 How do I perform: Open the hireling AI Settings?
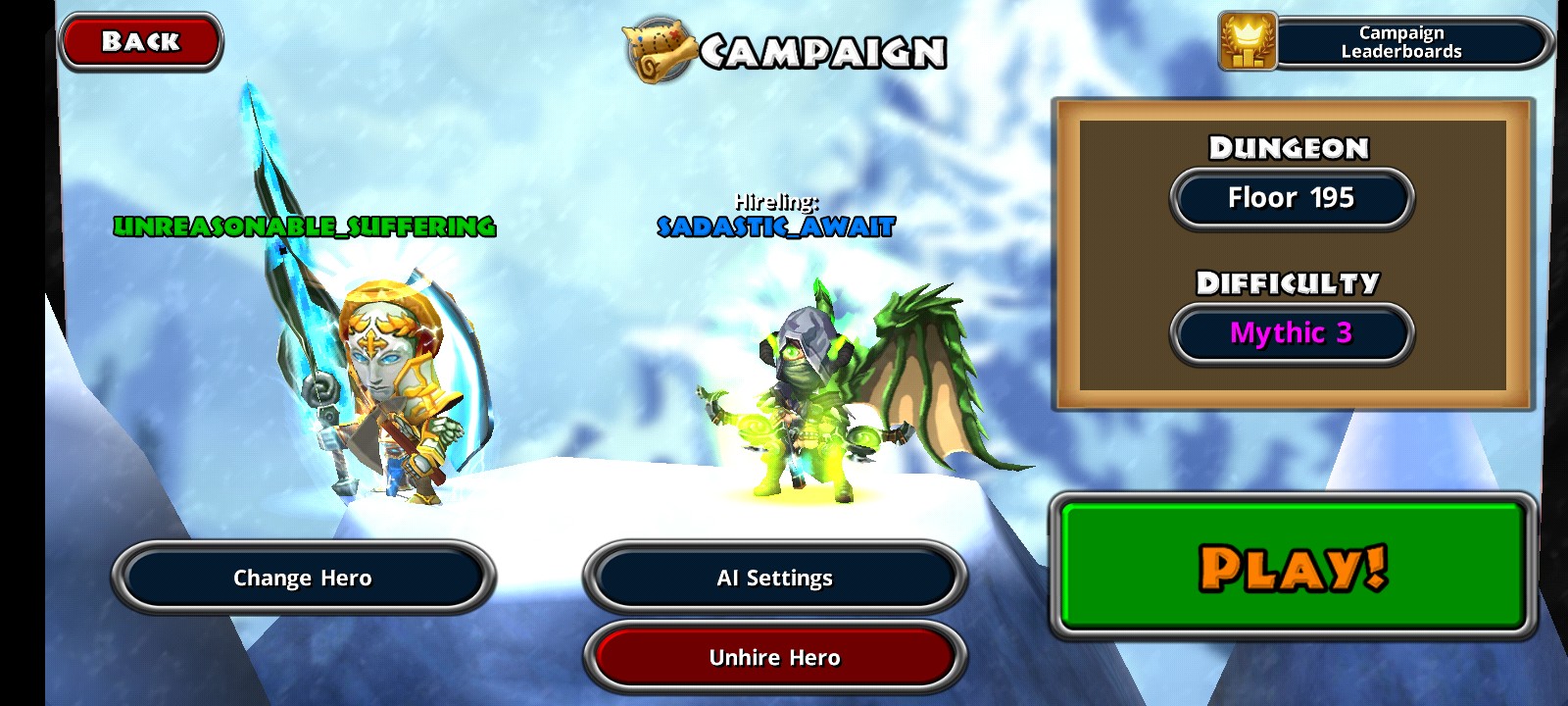click(774, 578)
